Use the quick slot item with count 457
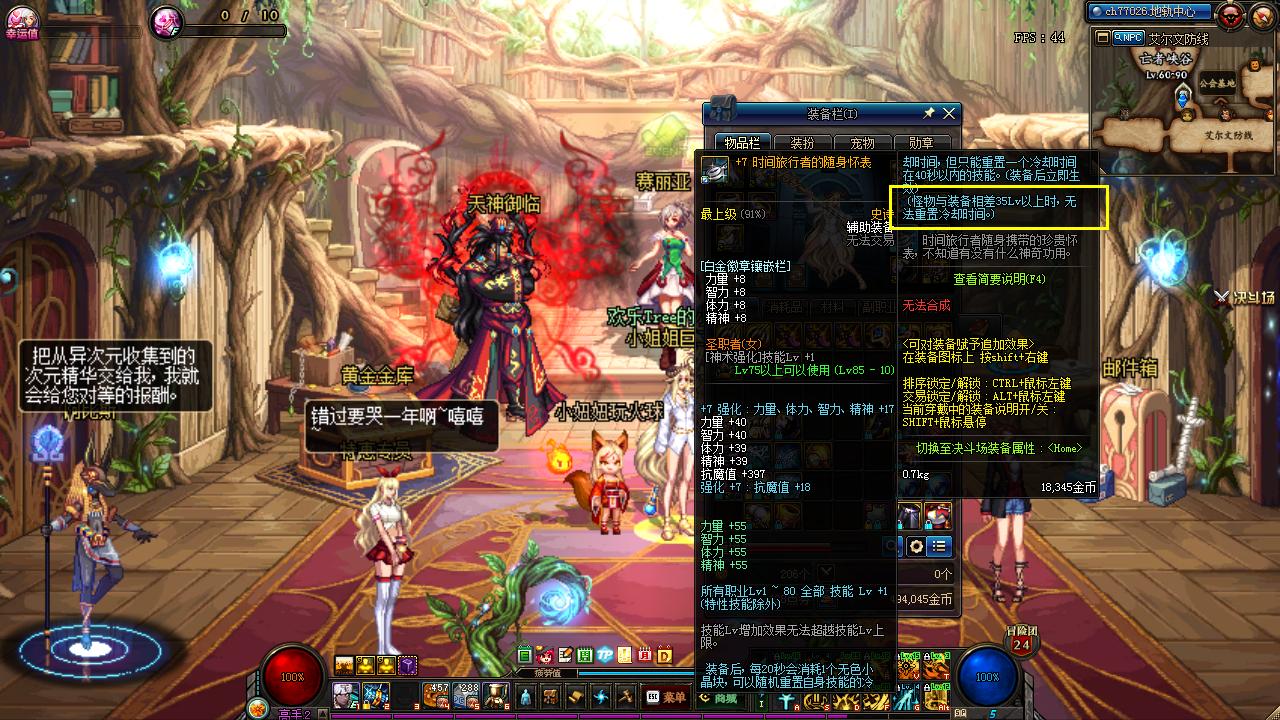 (436, 695)
